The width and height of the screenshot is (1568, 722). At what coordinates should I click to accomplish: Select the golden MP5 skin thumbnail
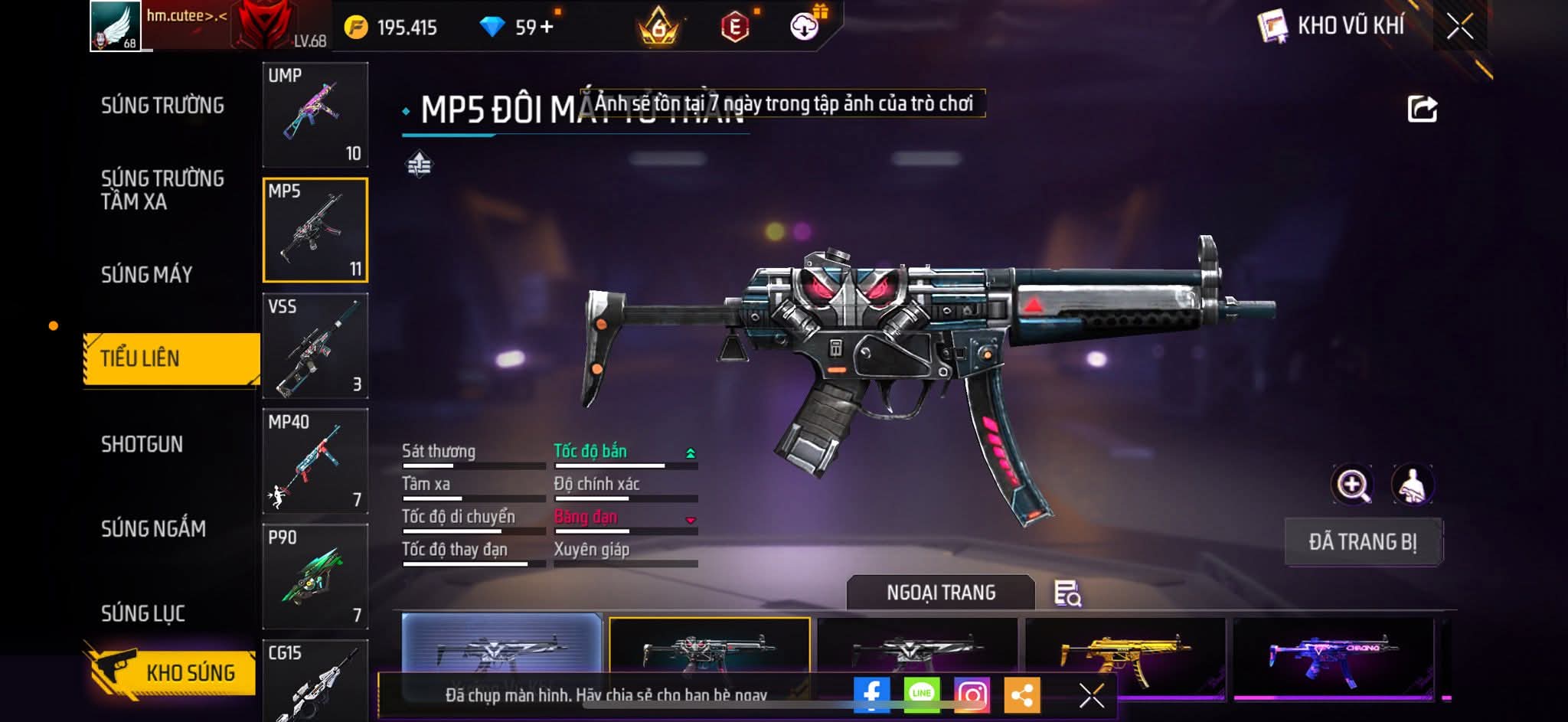[x=1124, y=655]
